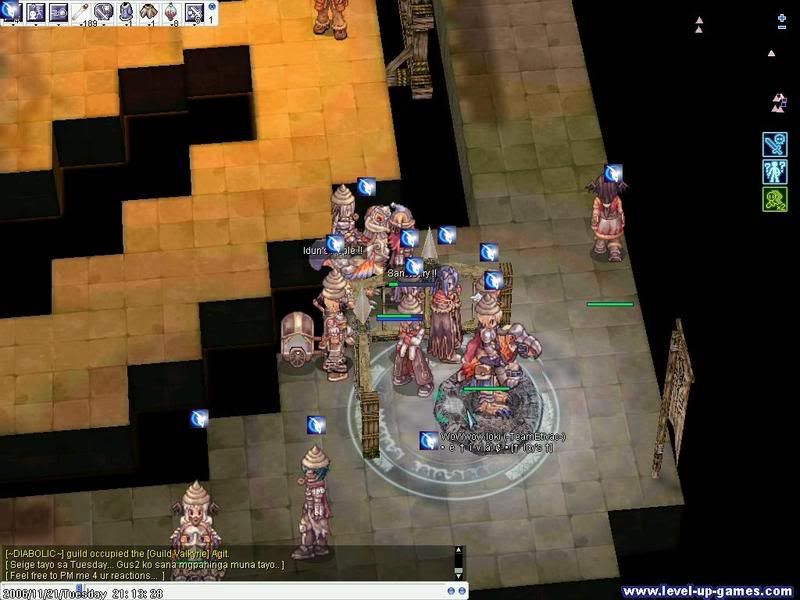Select the first blue swirl skill slot

pos(10,12)
